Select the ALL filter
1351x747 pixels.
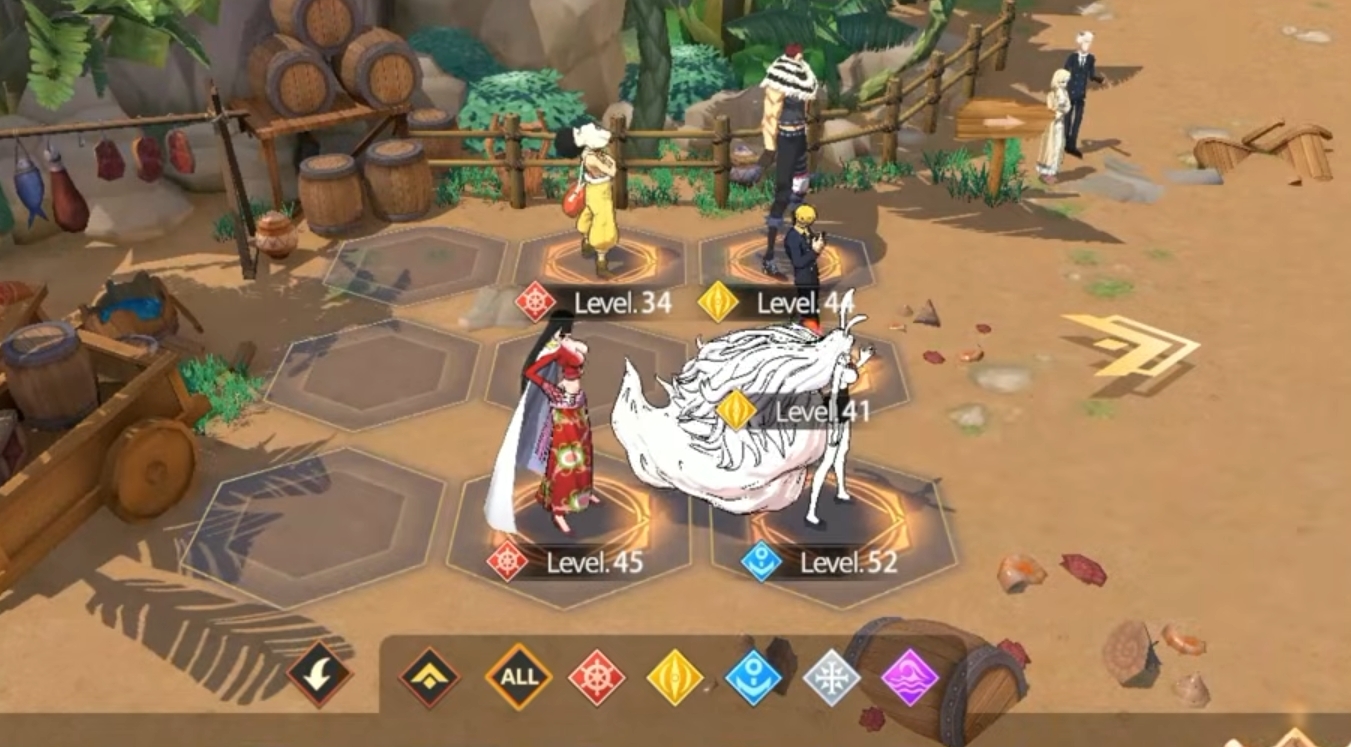[518, 677]
